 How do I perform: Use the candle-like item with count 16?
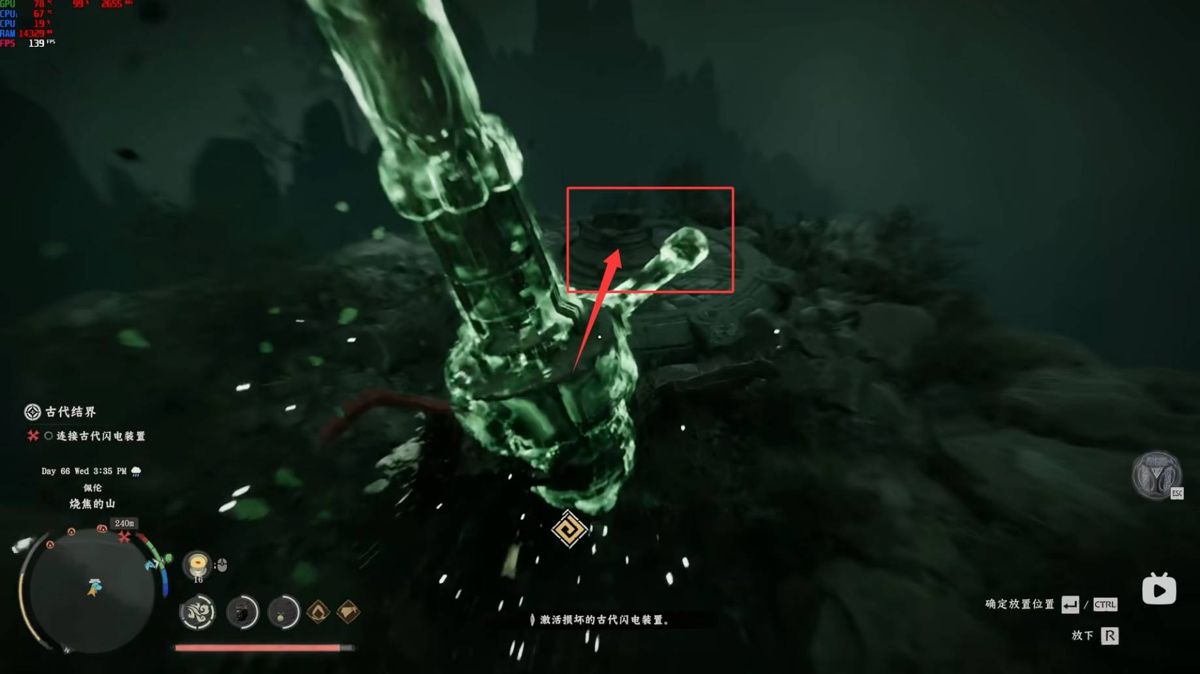(x=198, y=563)
